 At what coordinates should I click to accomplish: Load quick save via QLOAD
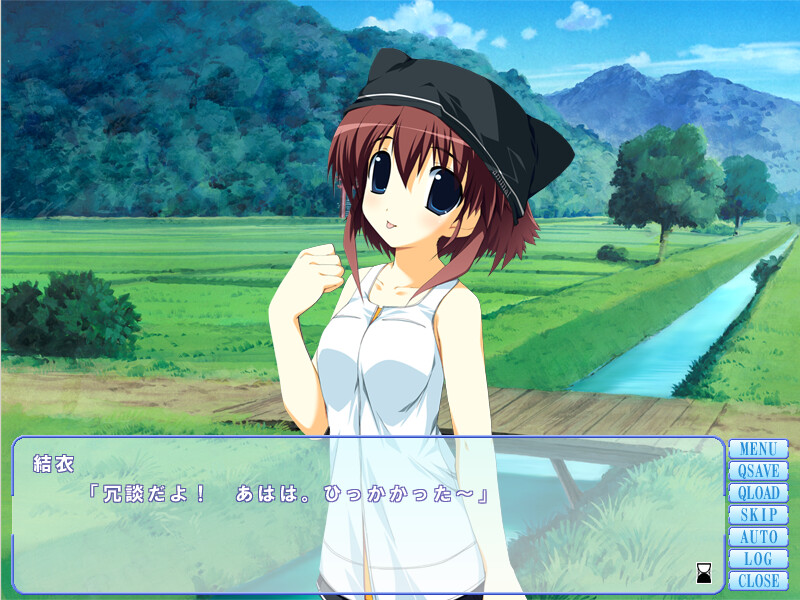[x=758, y=493]
